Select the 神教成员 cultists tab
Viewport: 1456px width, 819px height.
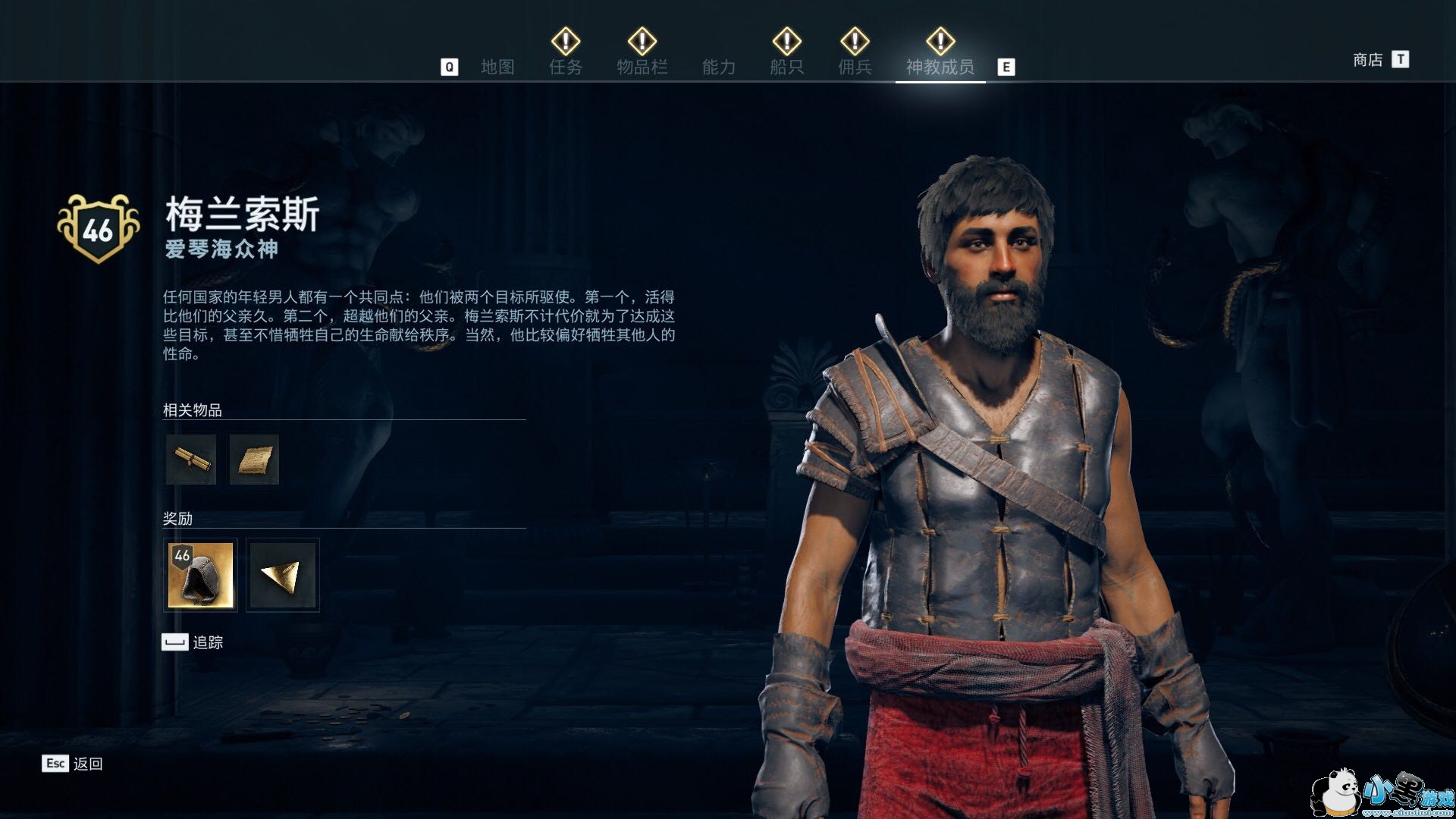[940, 67]
